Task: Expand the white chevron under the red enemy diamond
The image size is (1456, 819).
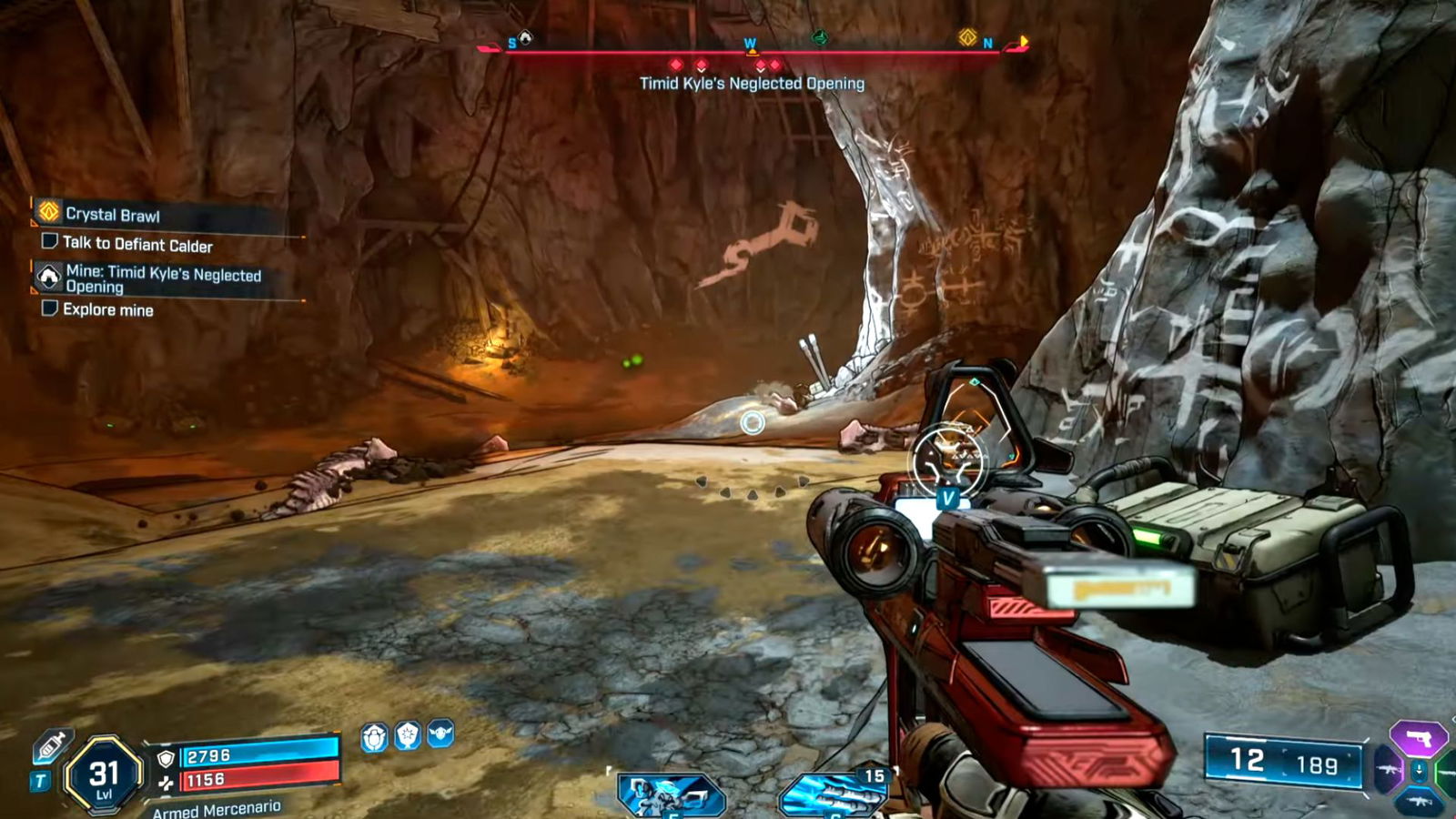Action: coord(702,70)
